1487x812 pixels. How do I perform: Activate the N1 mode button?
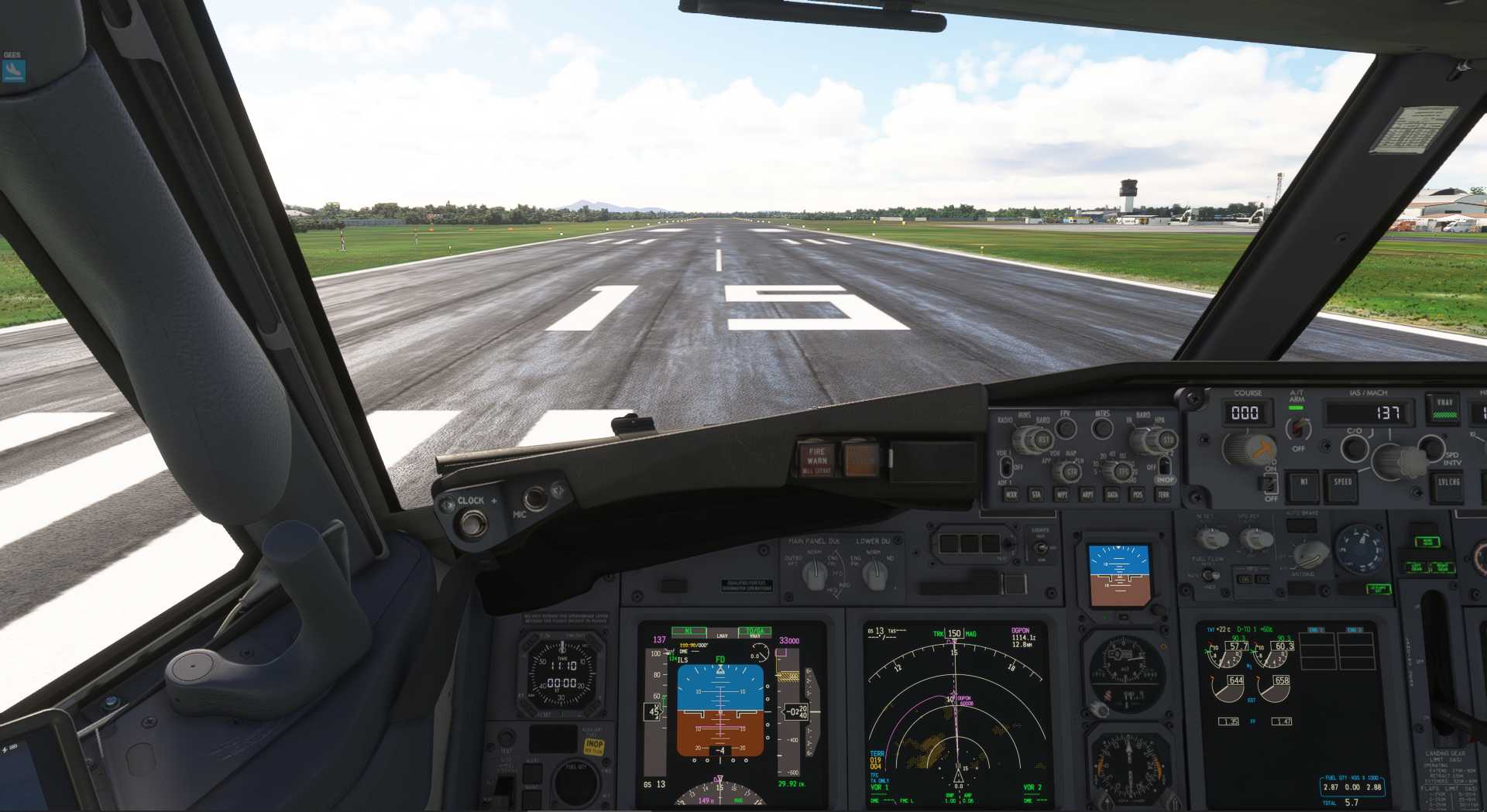1303,483
